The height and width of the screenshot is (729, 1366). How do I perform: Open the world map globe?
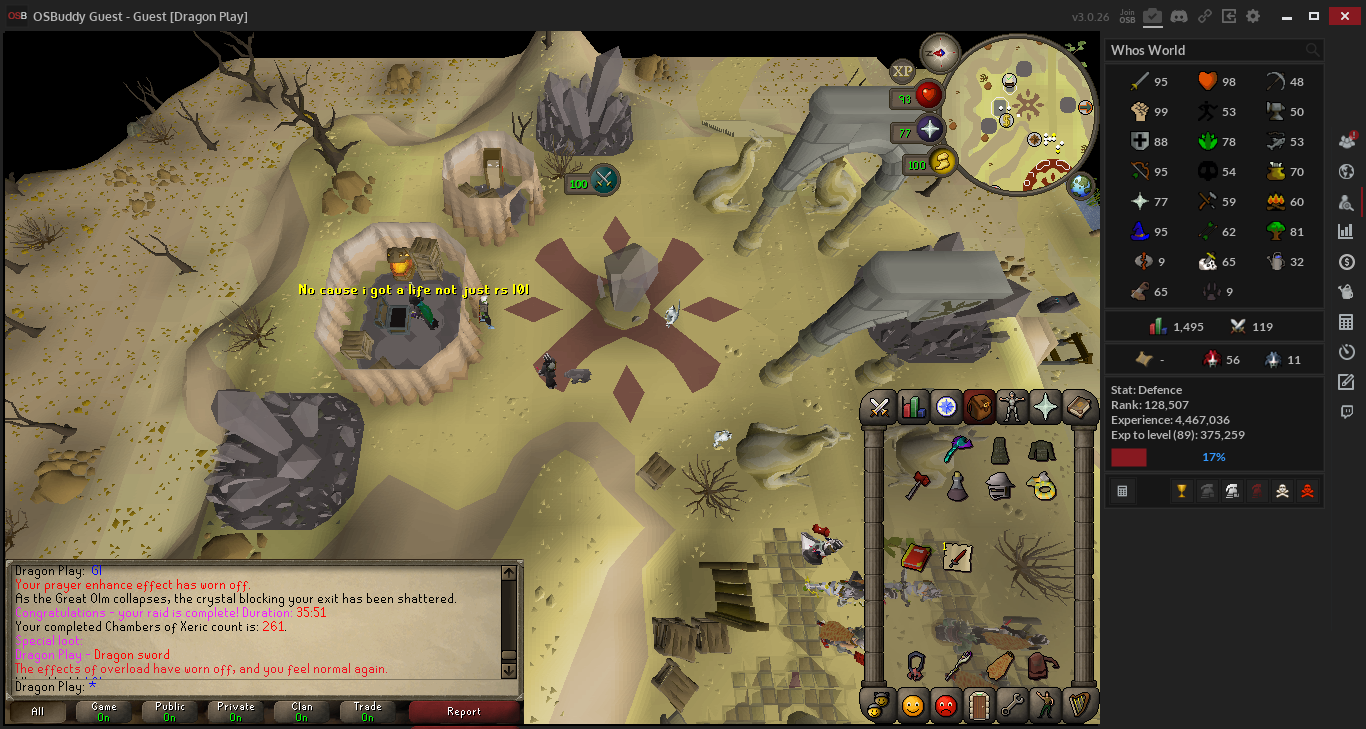1081,185
